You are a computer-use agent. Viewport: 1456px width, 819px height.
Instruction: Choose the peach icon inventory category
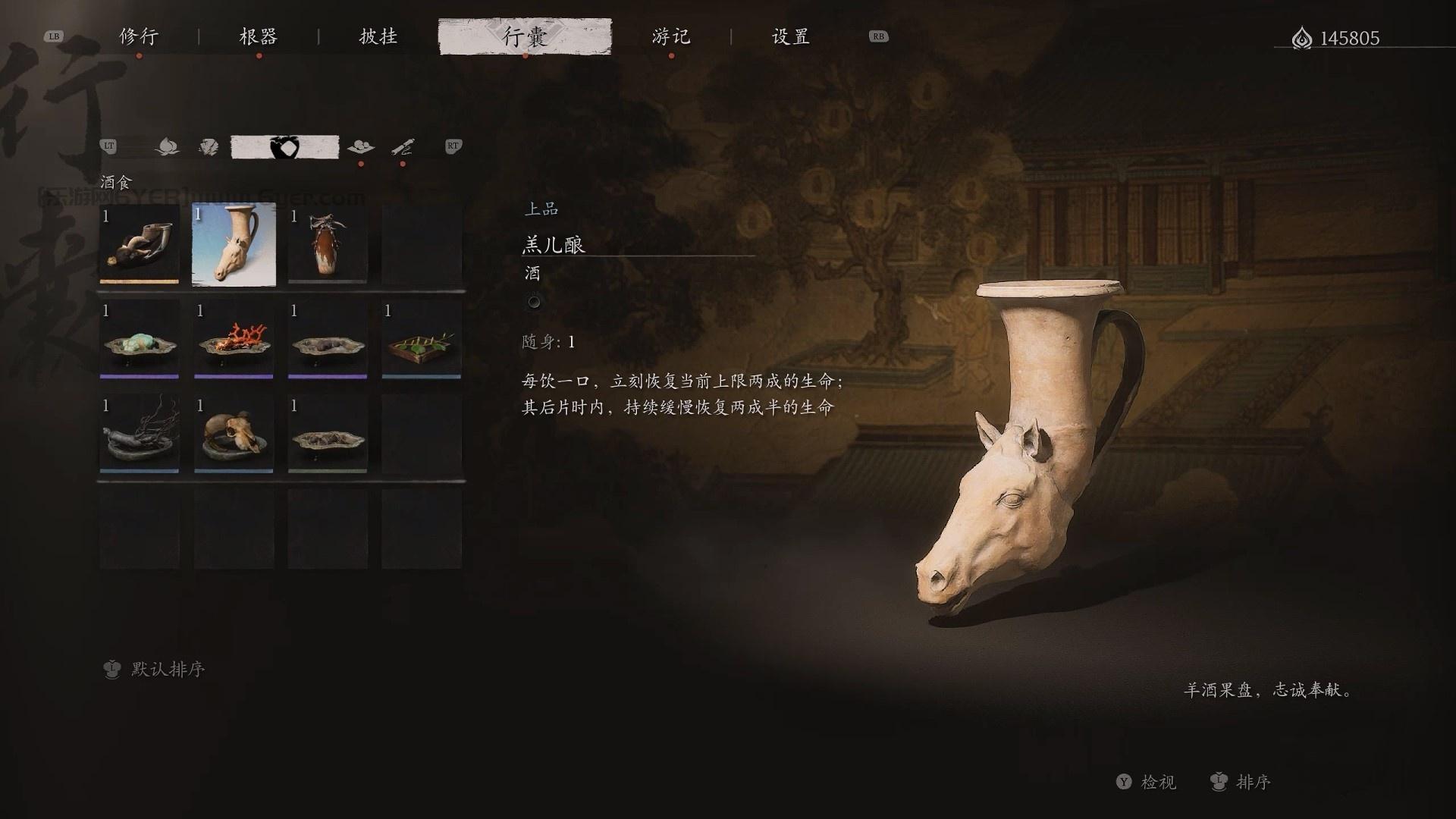pos(167,146)
